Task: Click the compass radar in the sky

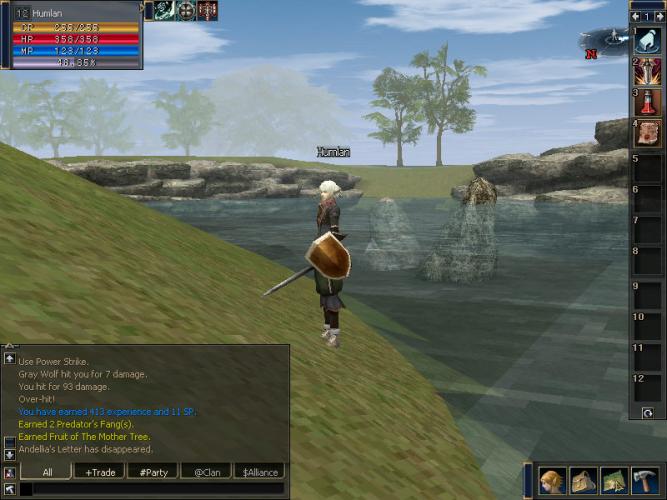Action: pos(602,42)
